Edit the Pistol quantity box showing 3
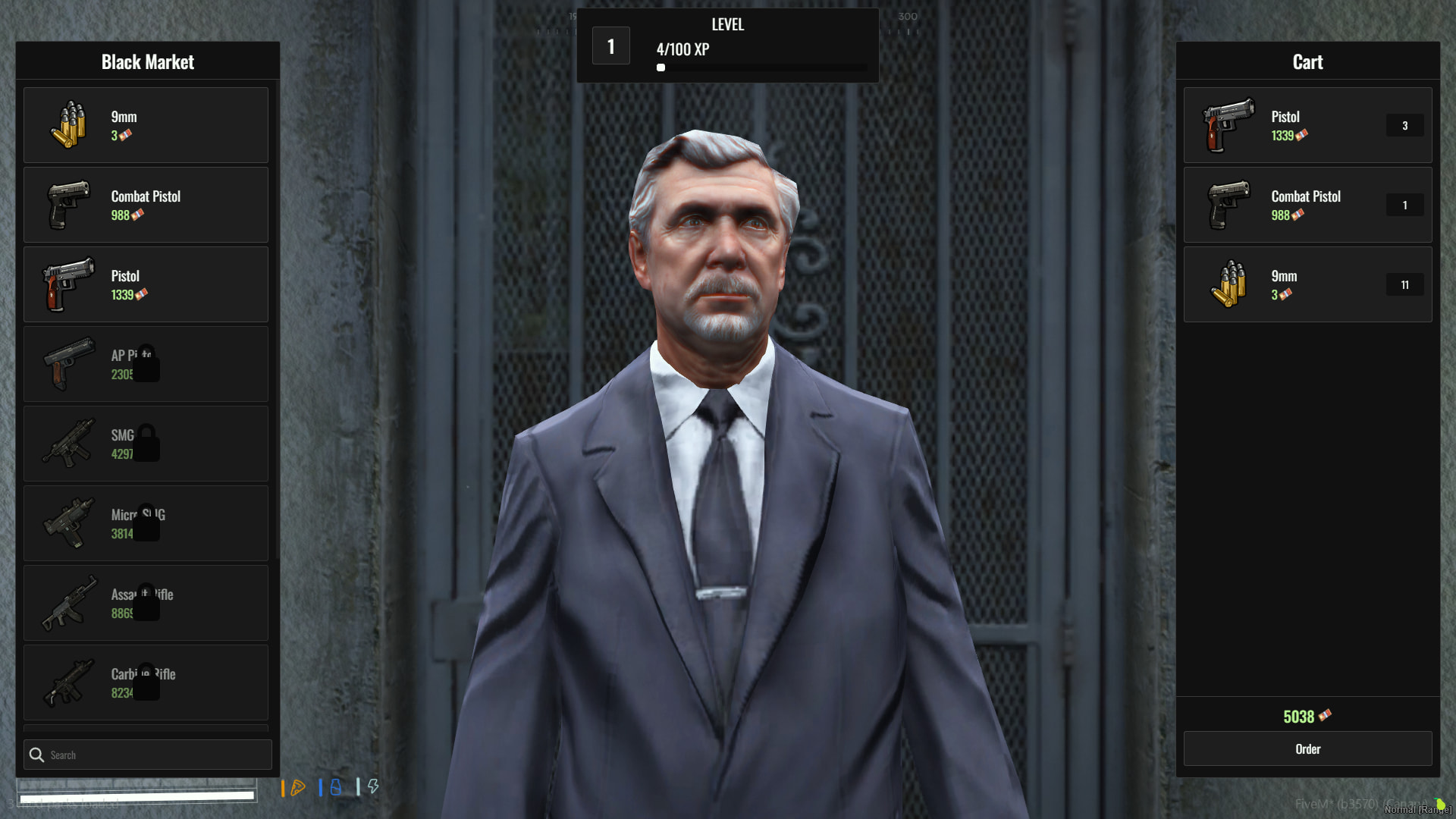 (1404, 126)
